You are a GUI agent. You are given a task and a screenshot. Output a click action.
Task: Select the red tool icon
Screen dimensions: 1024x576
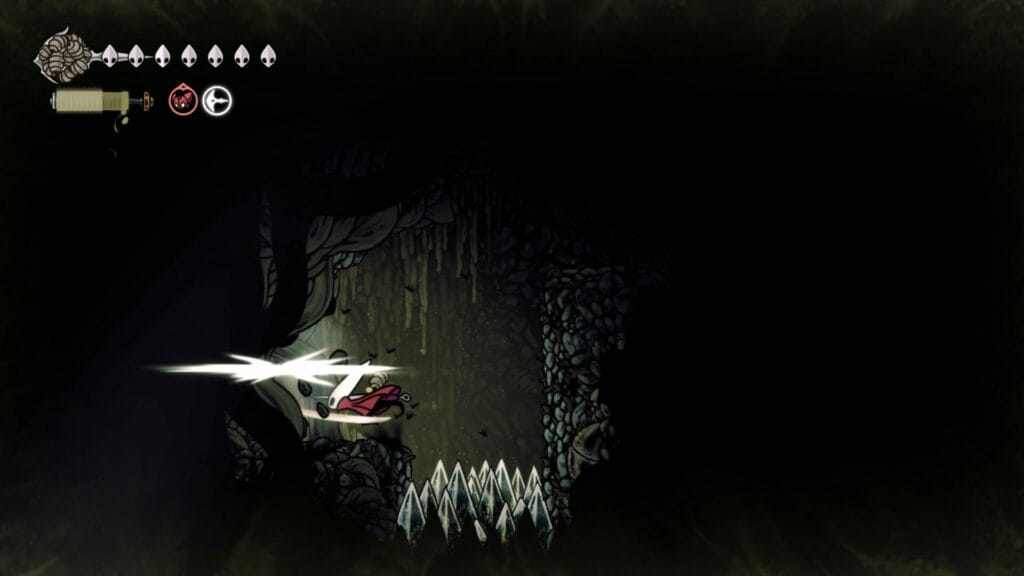point(183,100)
